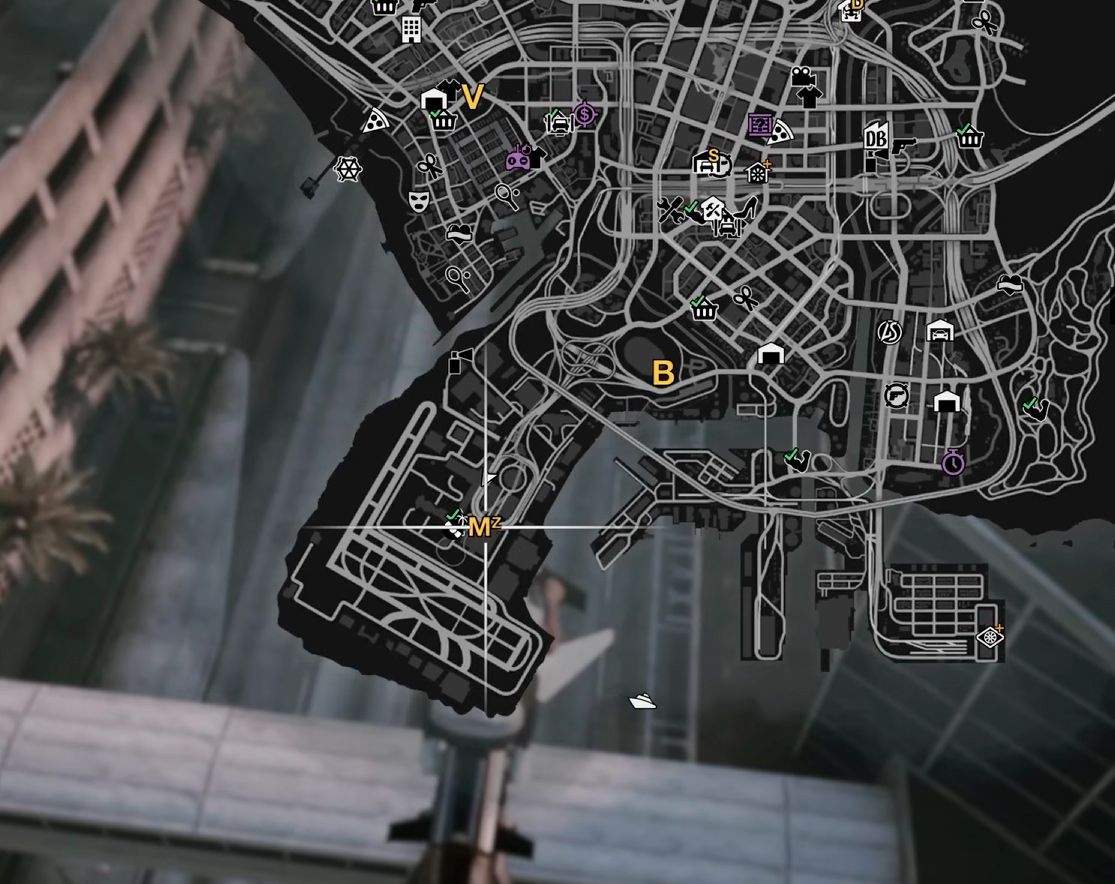Select the yellow B marker on the map

click(x=663, y=373)
